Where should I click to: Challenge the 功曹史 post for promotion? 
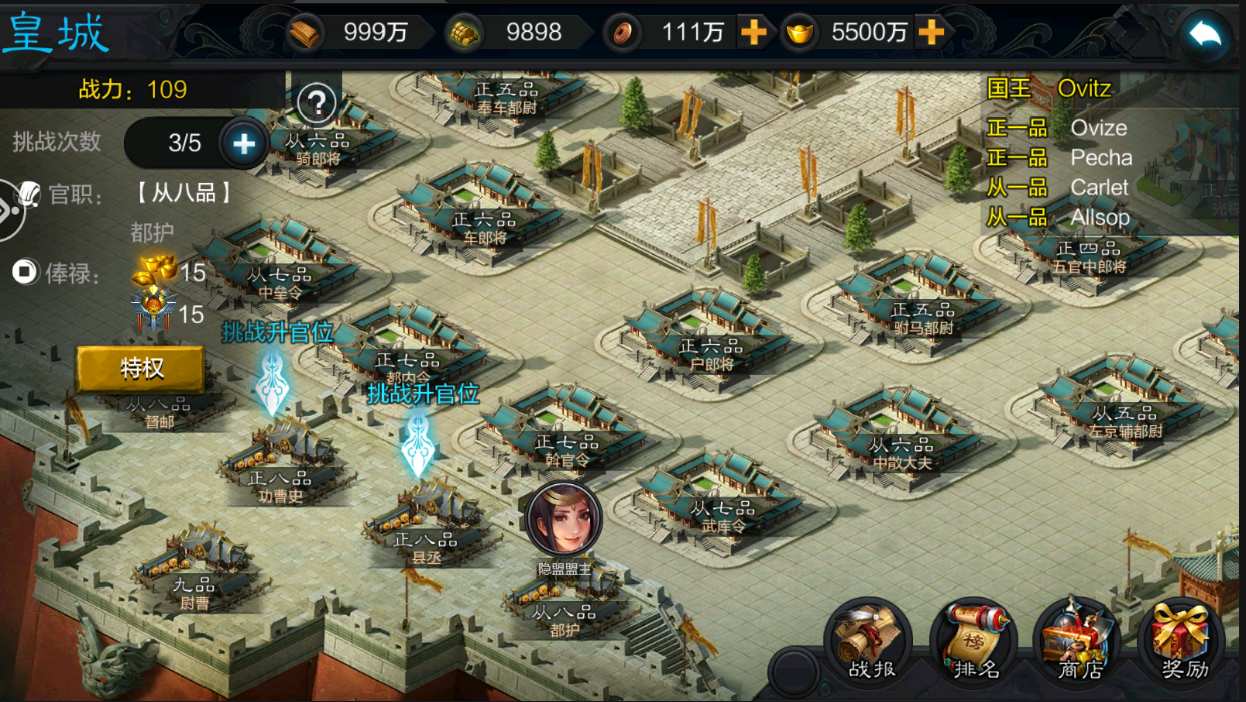pyautogui.click(x=272, y=380)
